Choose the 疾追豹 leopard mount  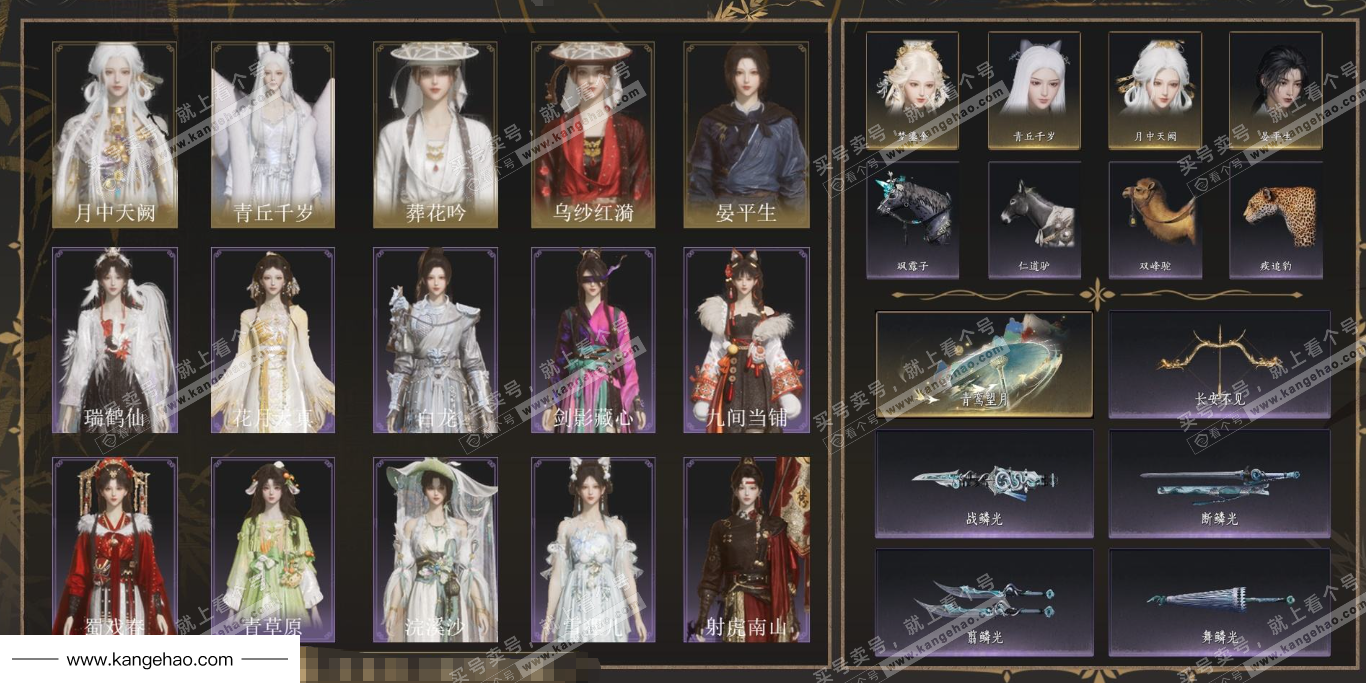pyautogui.click(x=1275, y=220)
